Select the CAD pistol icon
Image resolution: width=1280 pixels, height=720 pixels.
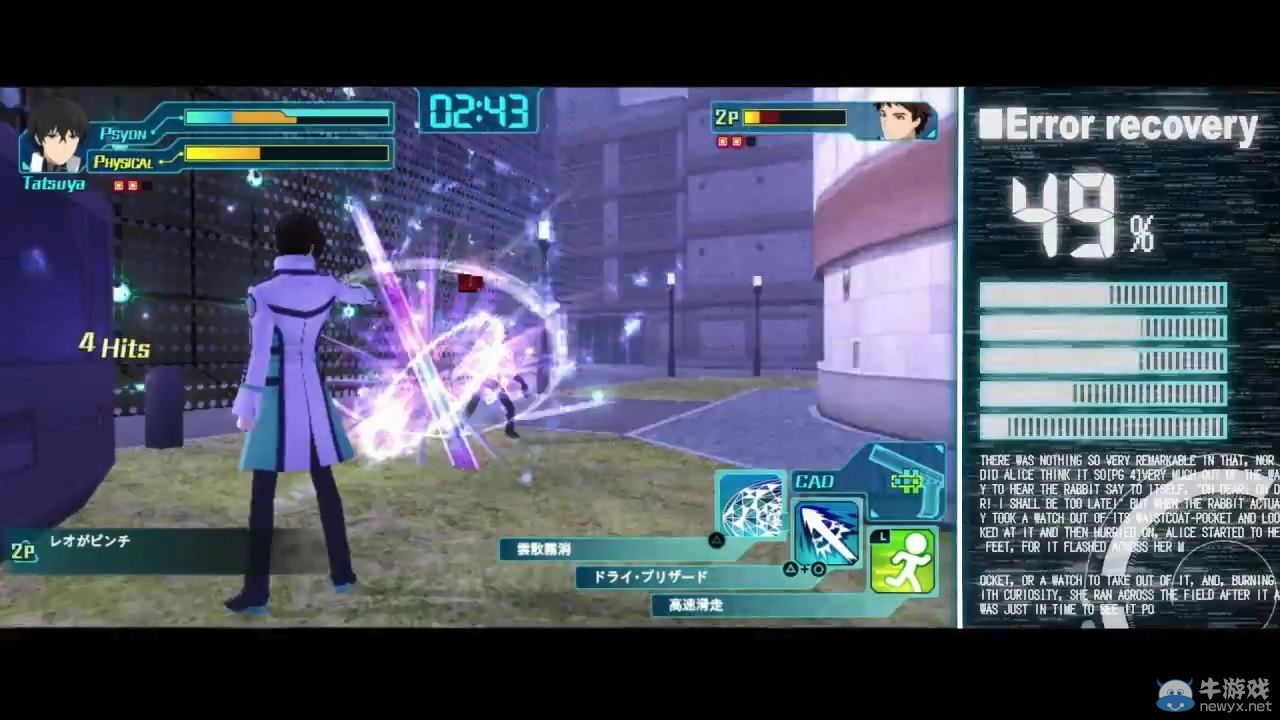pyautogui.click(x=903, y=482)
